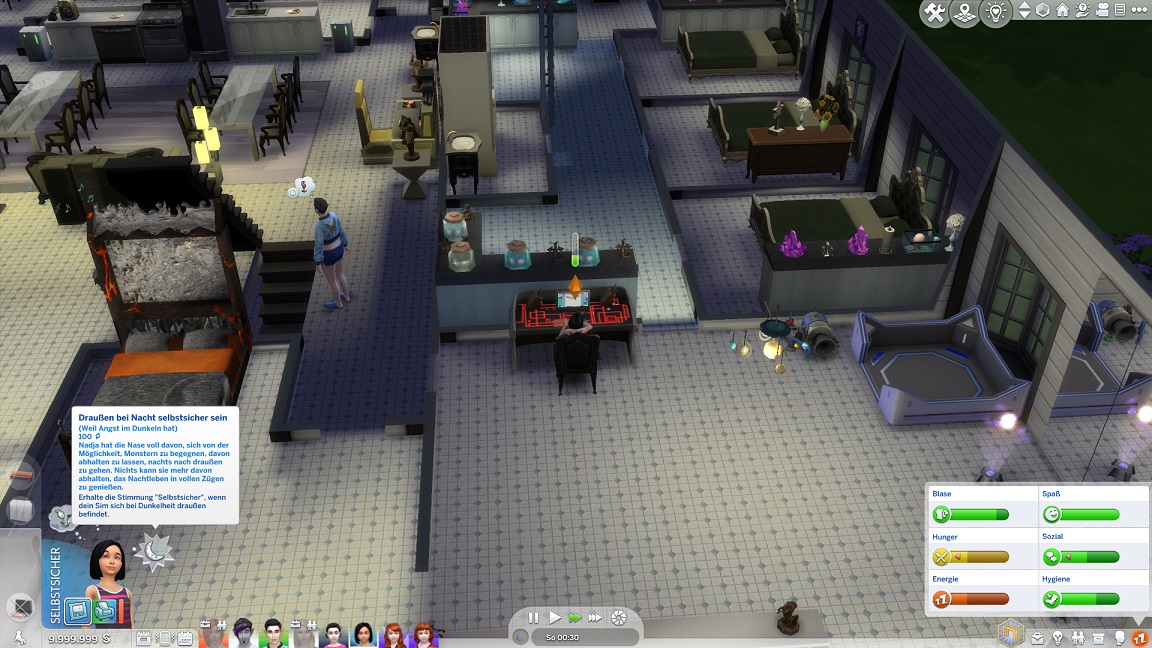
Task: Select the red-haired Sim portrait at far right
Action: (x=425, y=635)
